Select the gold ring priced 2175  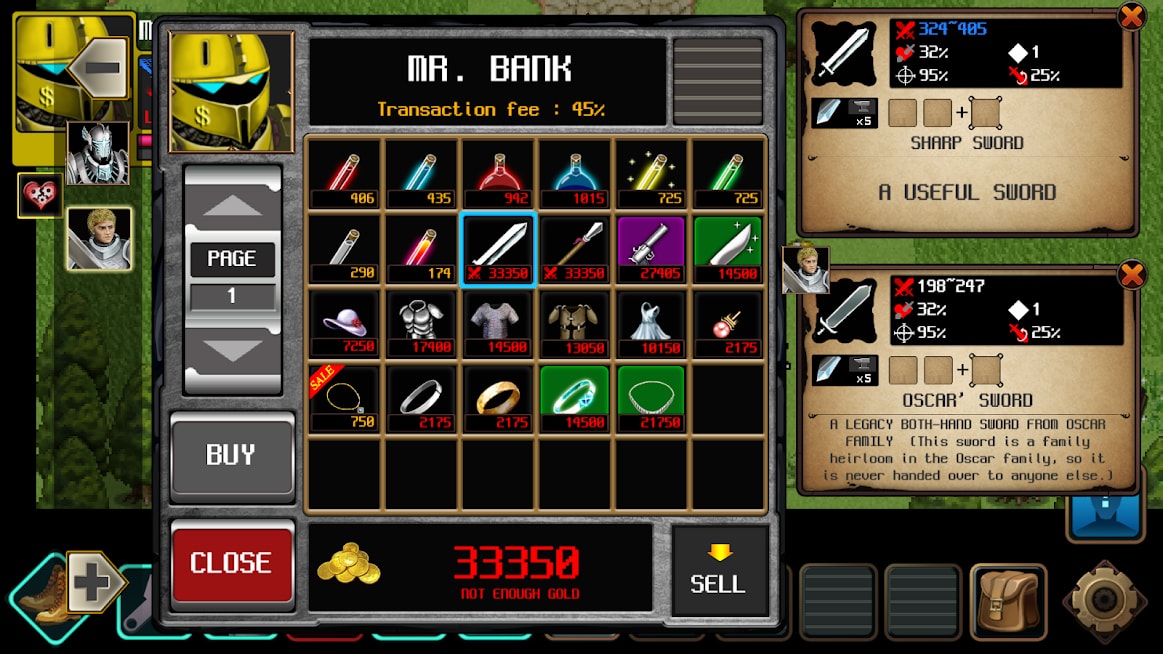coord(498,398)
